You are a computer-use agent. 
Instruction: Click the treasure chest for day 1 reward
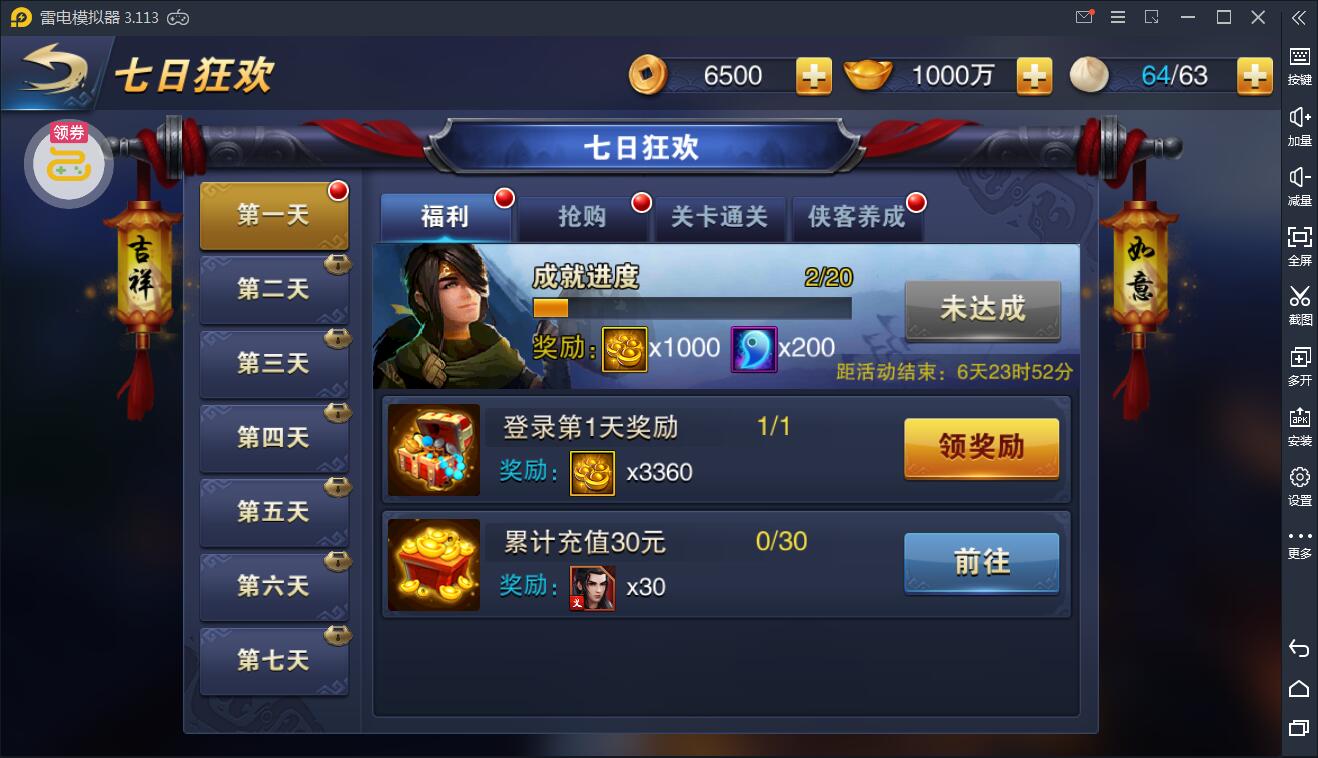click(x=434, y=449)
